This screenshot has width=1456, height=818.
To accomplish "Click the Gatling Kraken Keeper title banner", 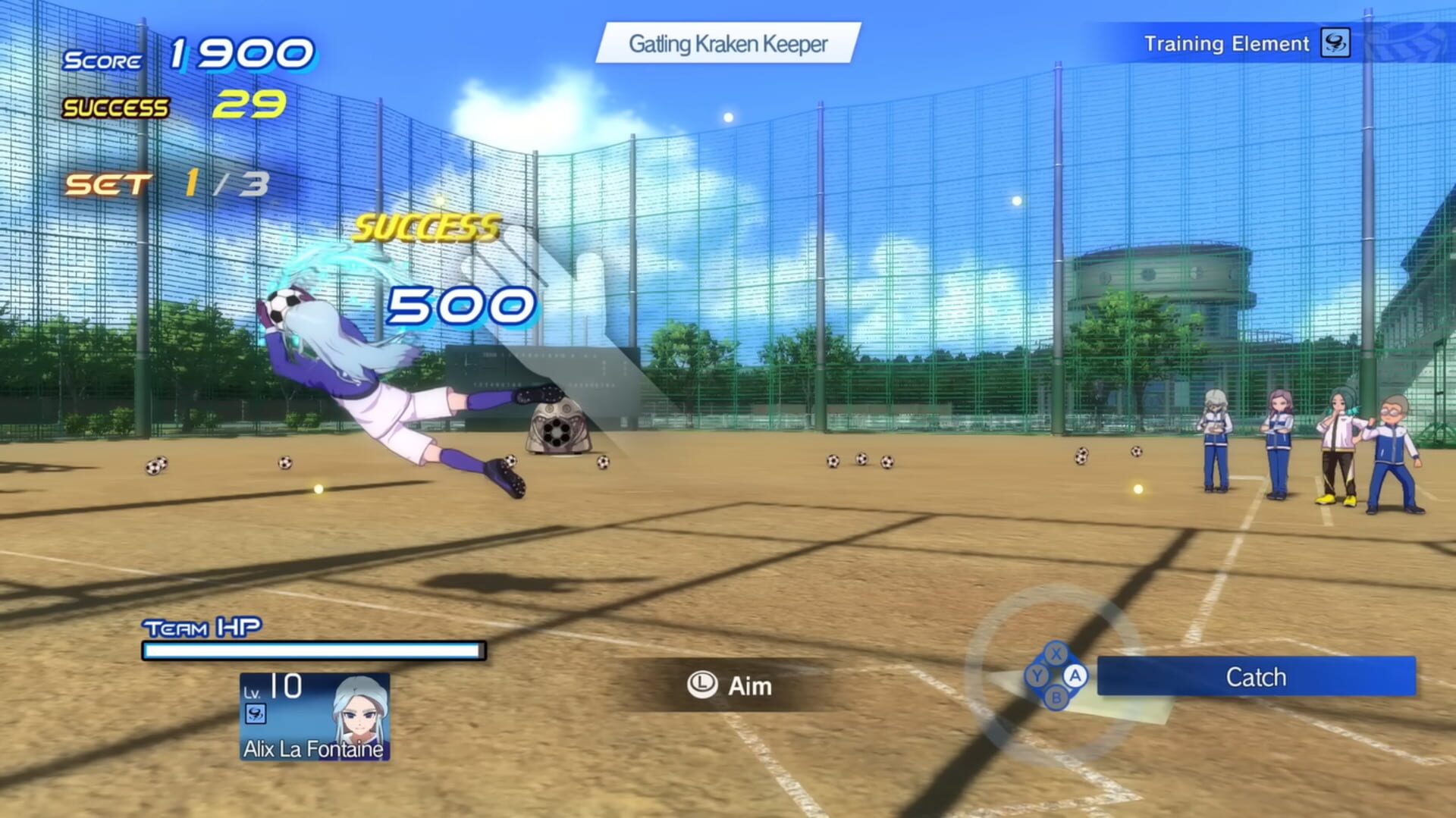I will click(x=728, y=43).
